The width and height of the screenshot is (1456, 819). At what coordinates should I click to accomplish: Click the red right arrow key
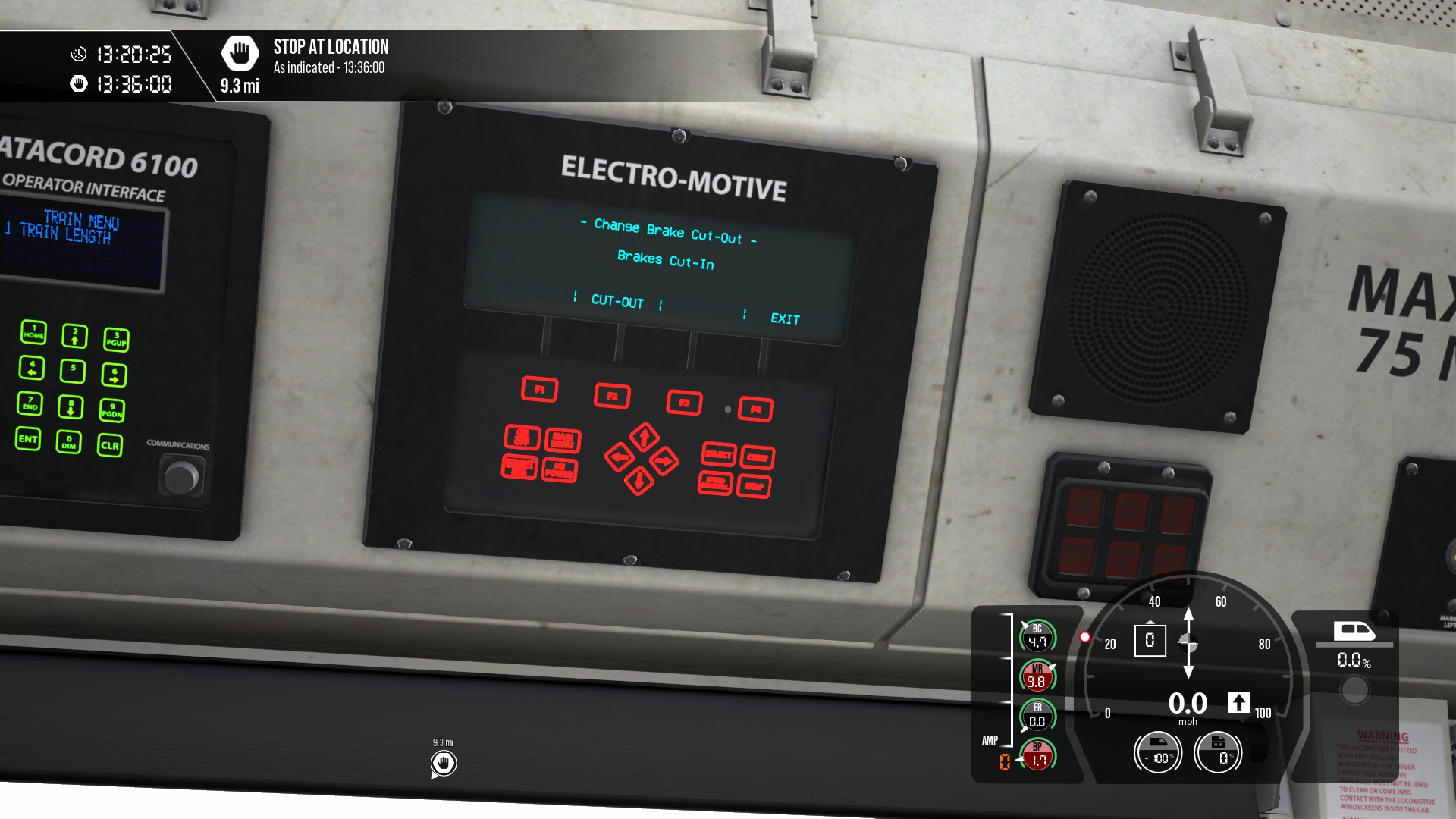[x=664, y=460]
